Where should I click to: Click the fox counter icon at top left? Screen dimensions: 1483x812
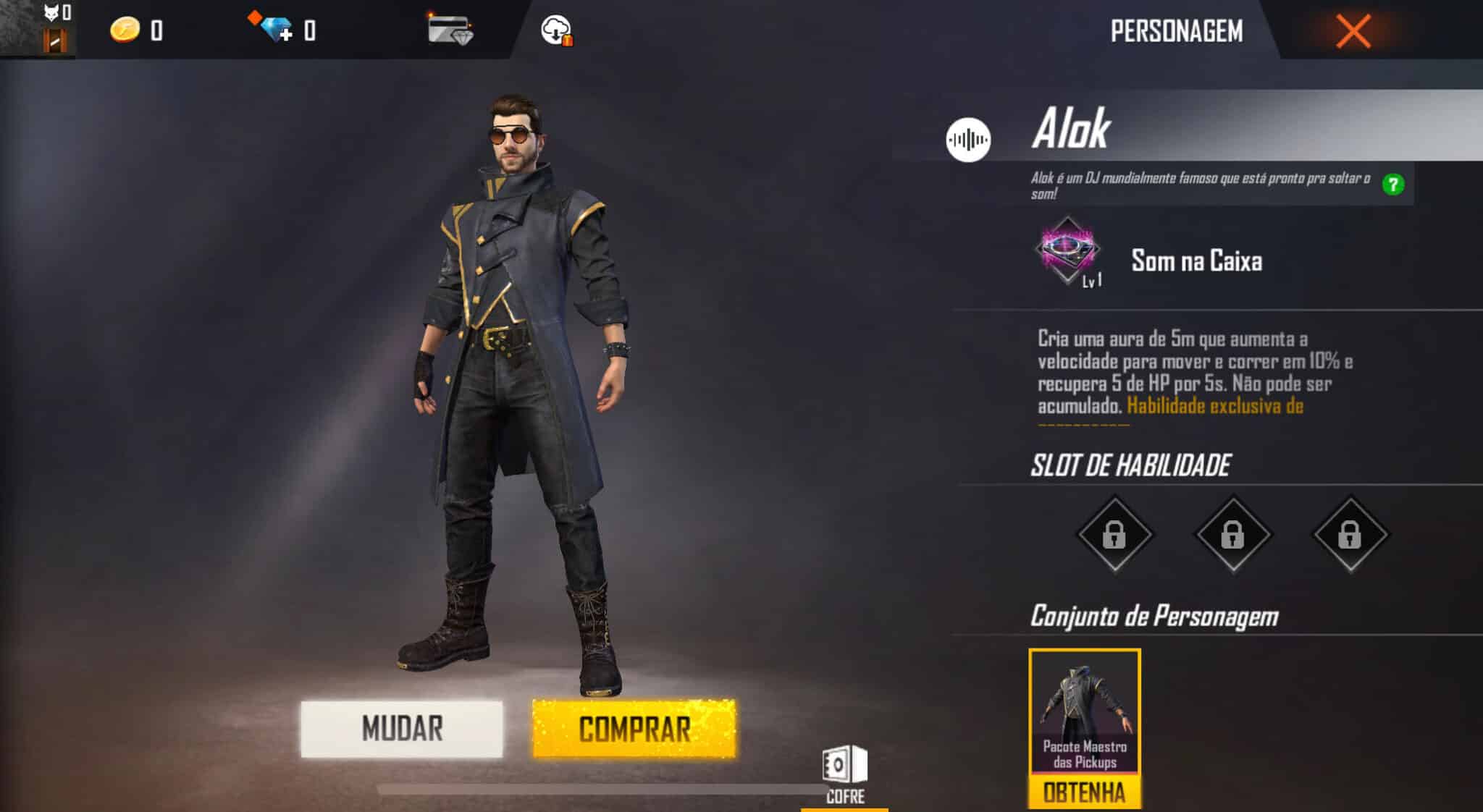pyautogui.click(x=49, y=11)
